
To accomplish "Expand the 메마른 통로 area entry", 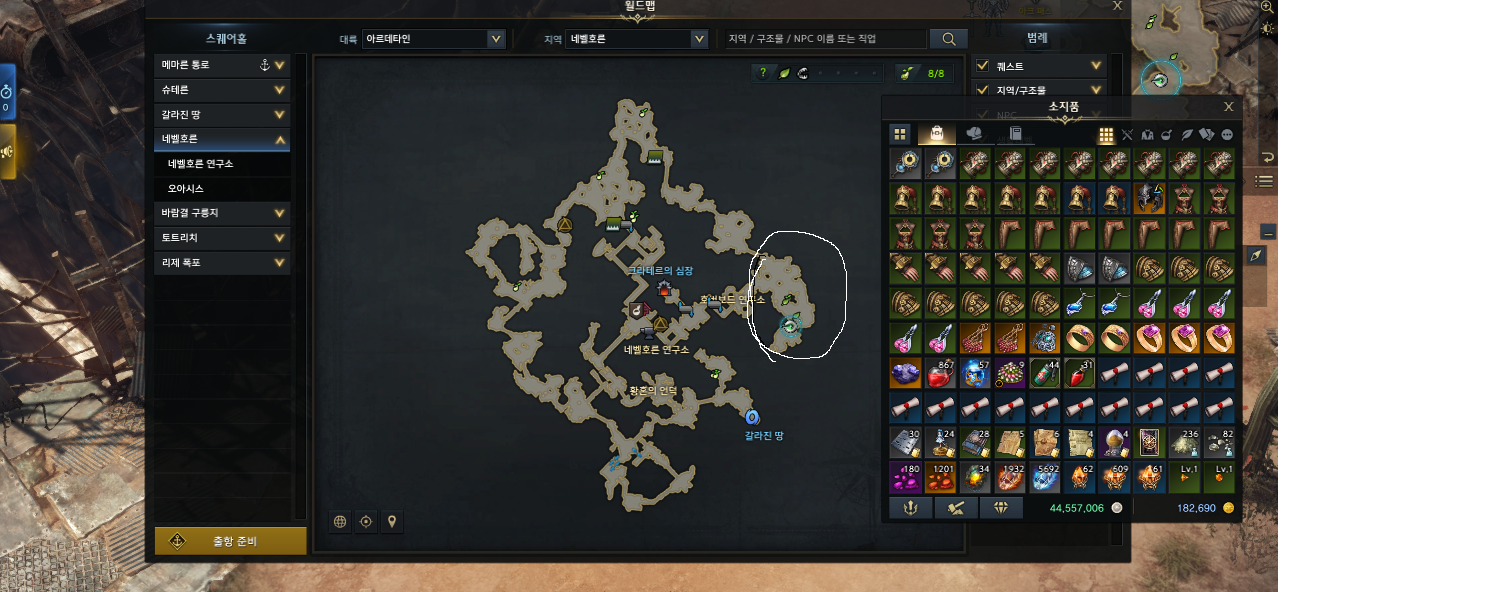I will coord(280,66).
